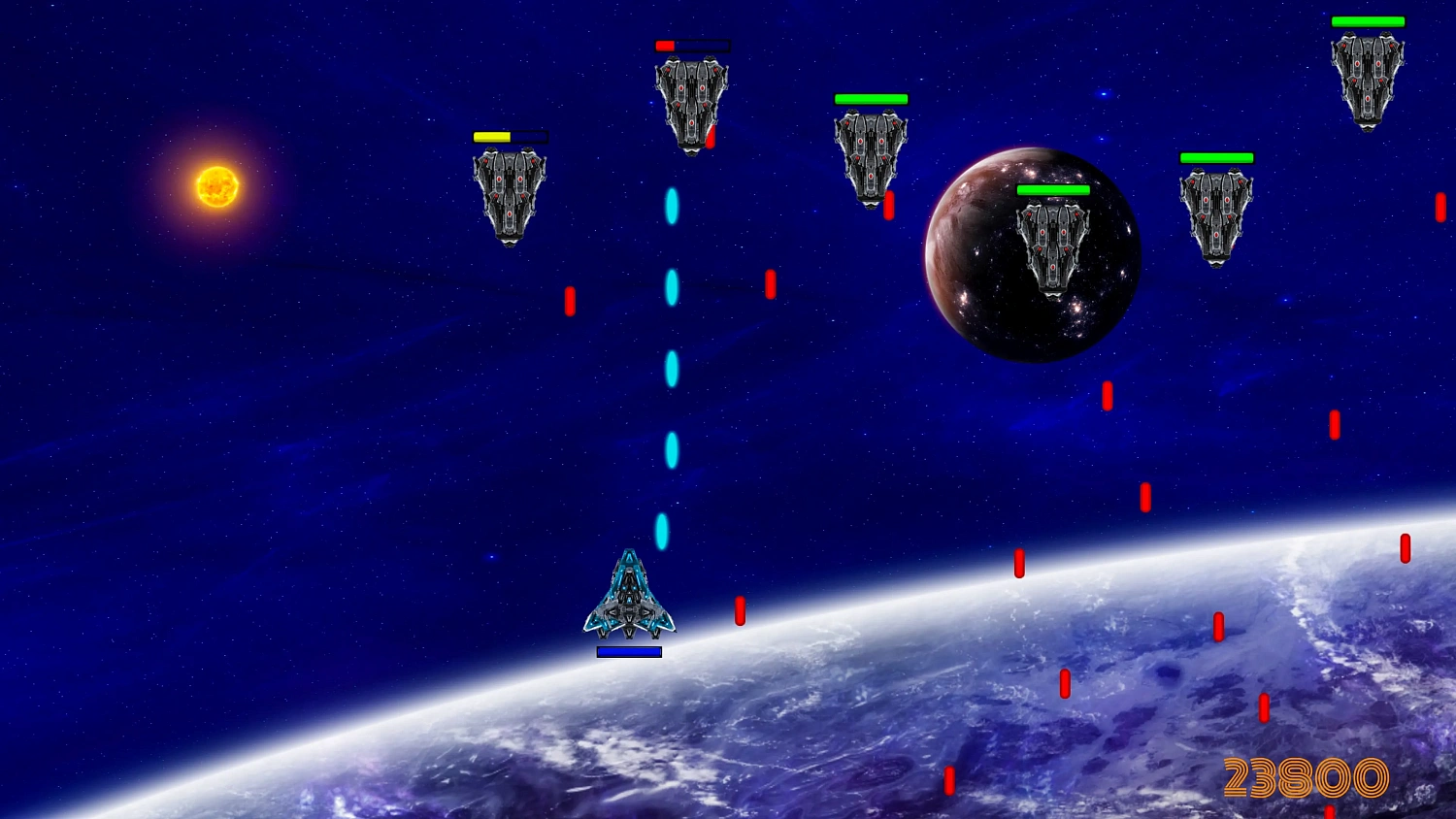Click the lowest cyan projectile near the player

663,530
